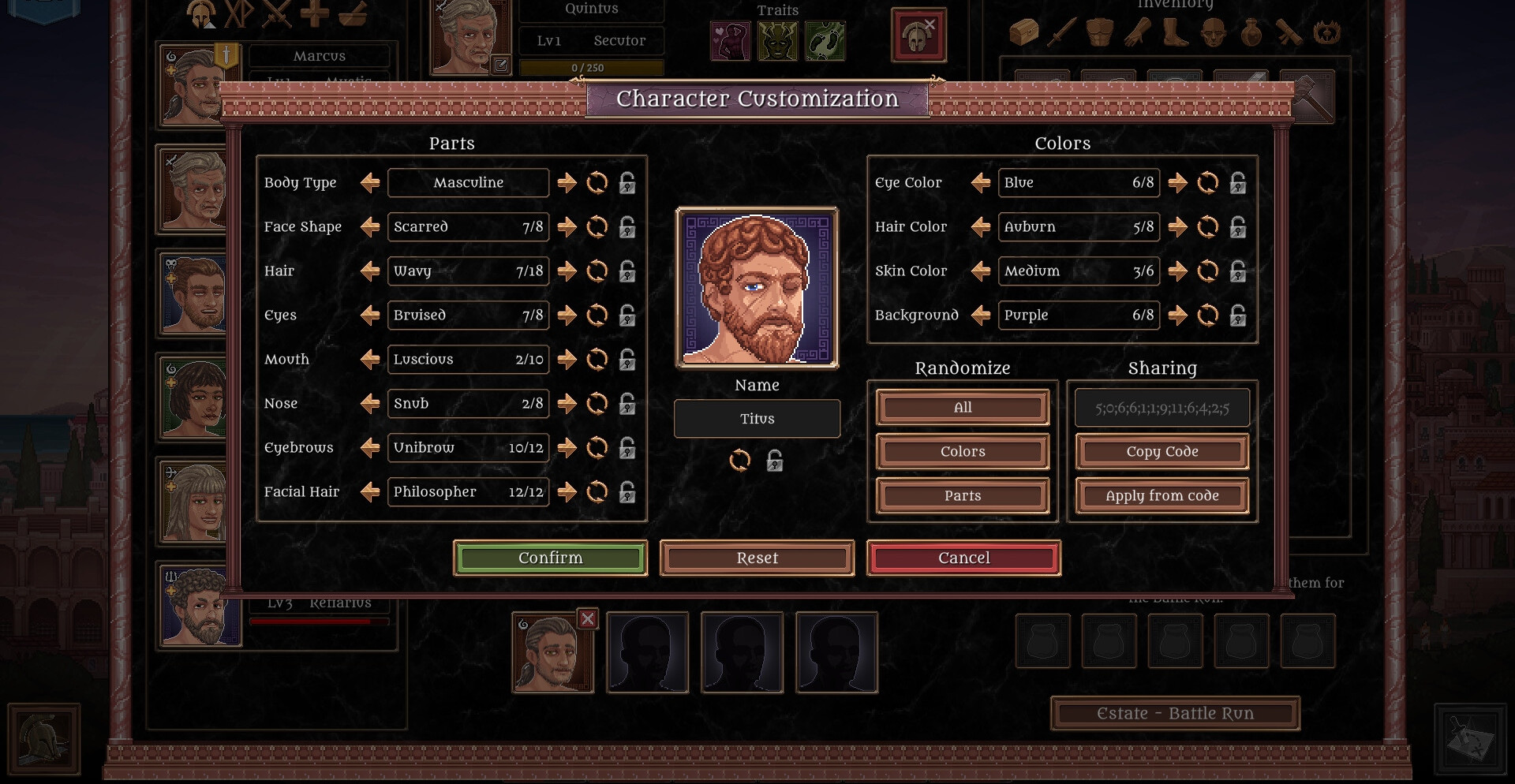Go to previous Face Shape
Image resolution: width=1515 pixels, height=784 pixels.
tap(370, 227)
